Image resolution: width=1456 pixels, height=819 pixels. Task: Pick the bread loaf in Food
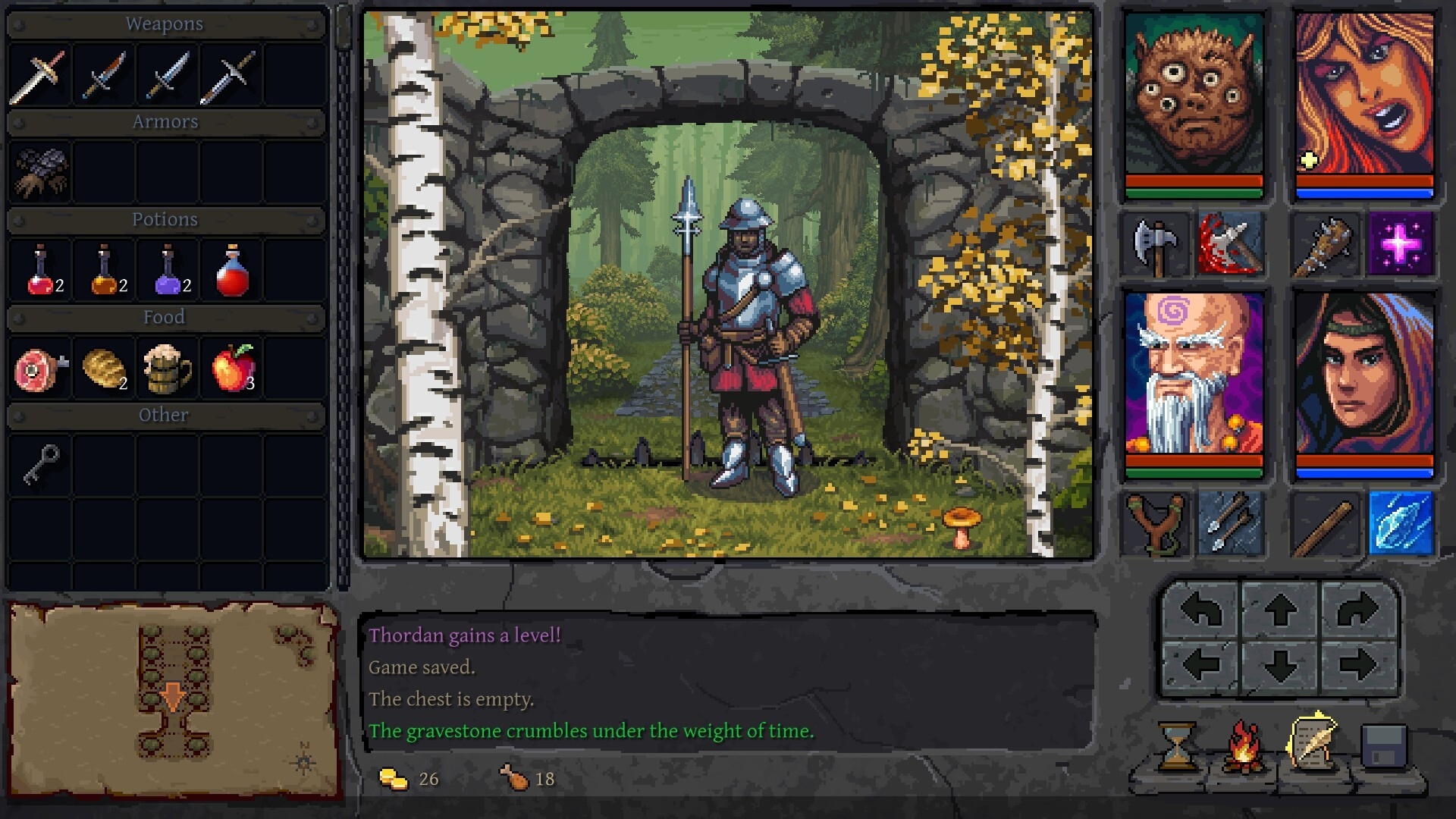pos(104,369)
